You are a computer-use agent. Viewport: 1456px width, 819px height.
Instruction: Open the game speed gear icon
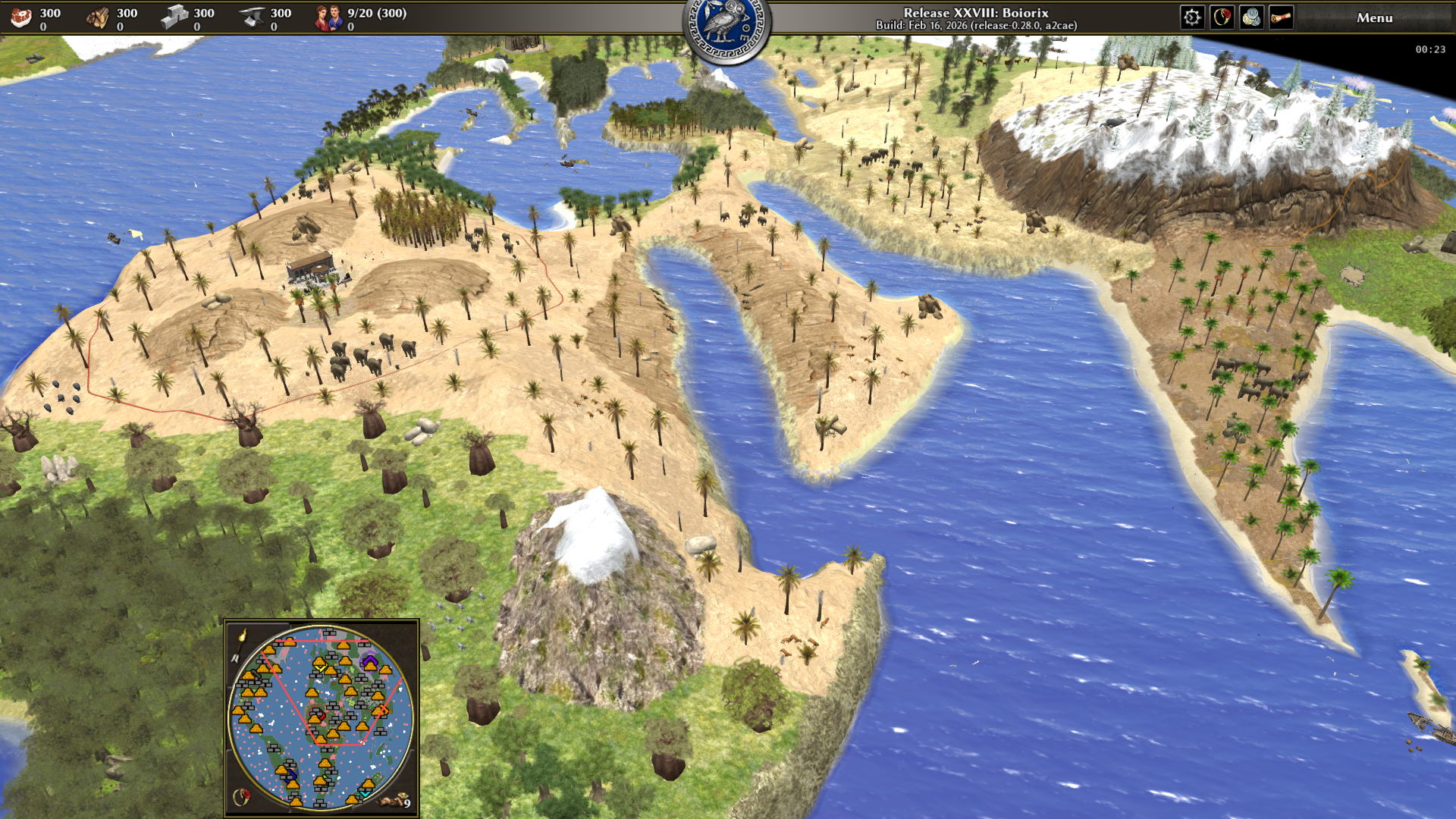pyautogui.click(x=1192, y=17)
